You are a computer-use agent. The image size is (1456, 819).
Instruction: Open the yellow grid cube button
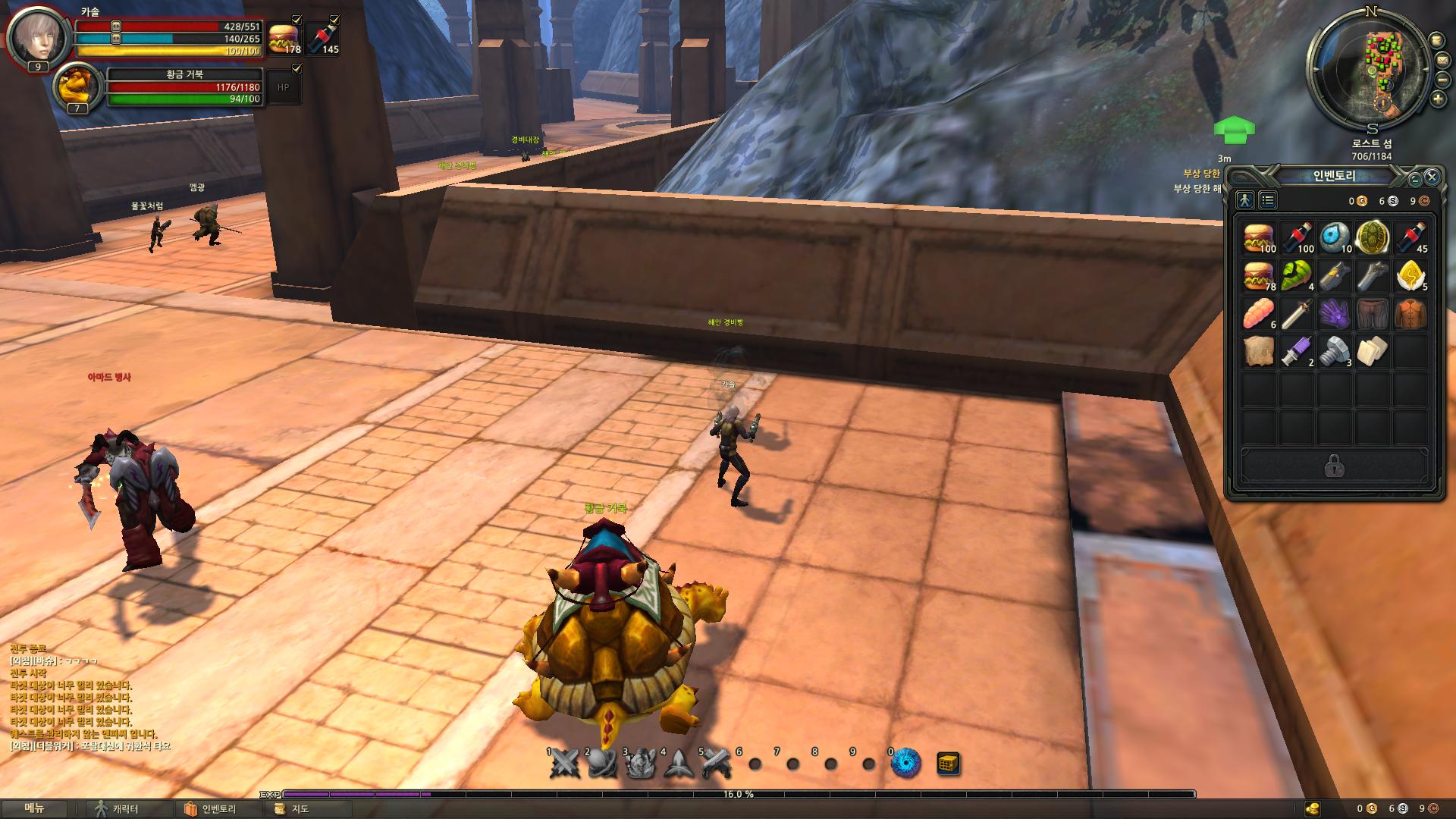click(x=949, y=764)
